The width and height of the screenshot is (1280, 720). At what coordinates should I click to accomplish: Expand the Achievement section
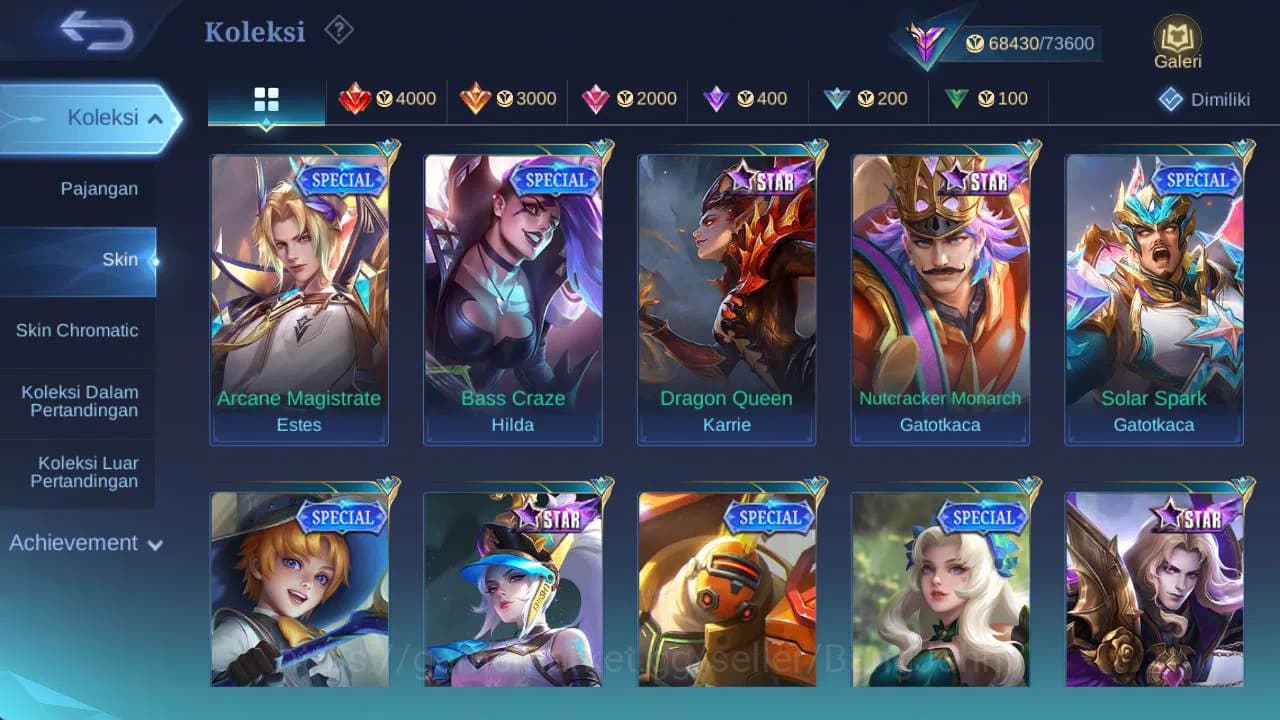(x=85, y=543)
